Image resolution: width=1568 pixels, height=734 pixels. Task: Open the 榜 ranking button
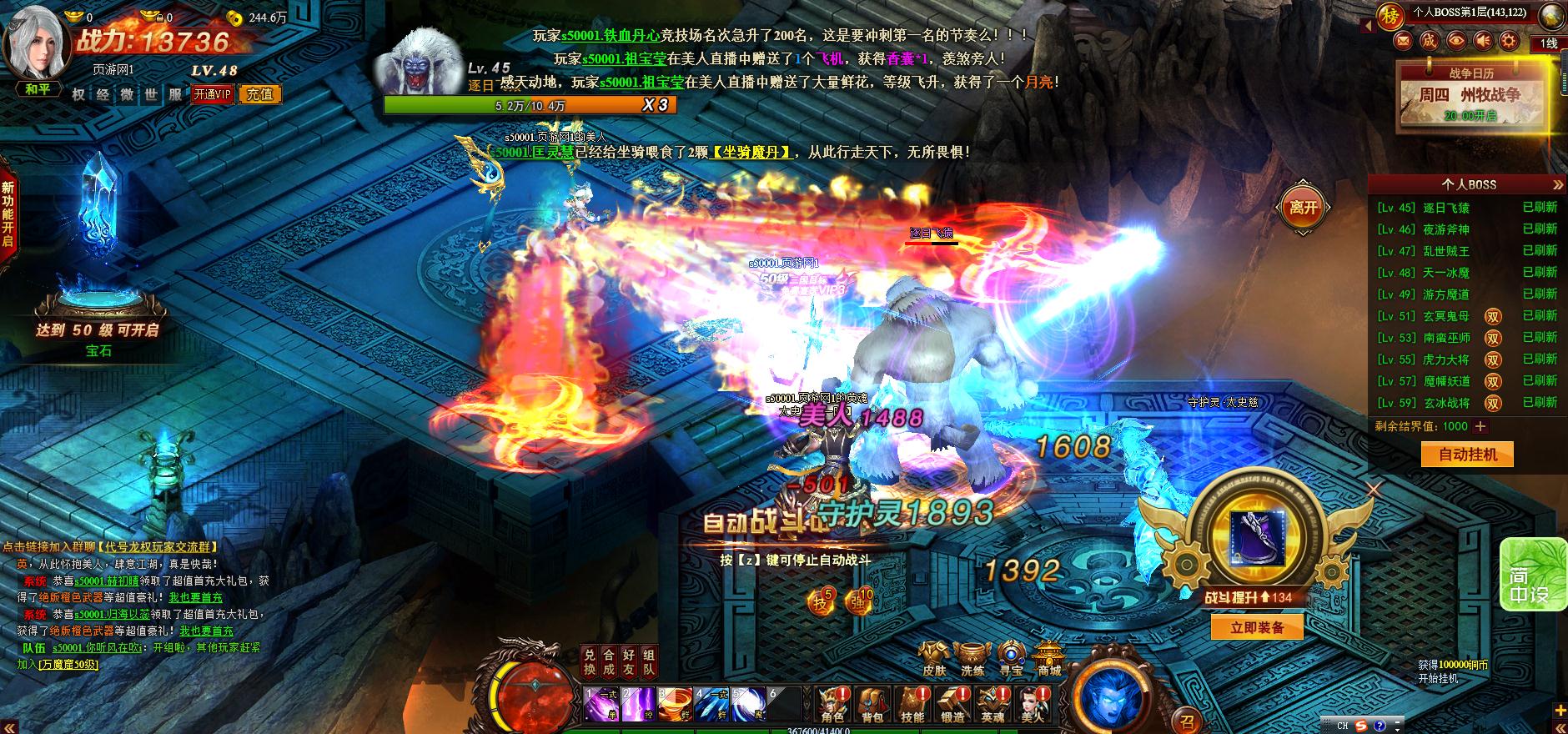coord(1390,15)
